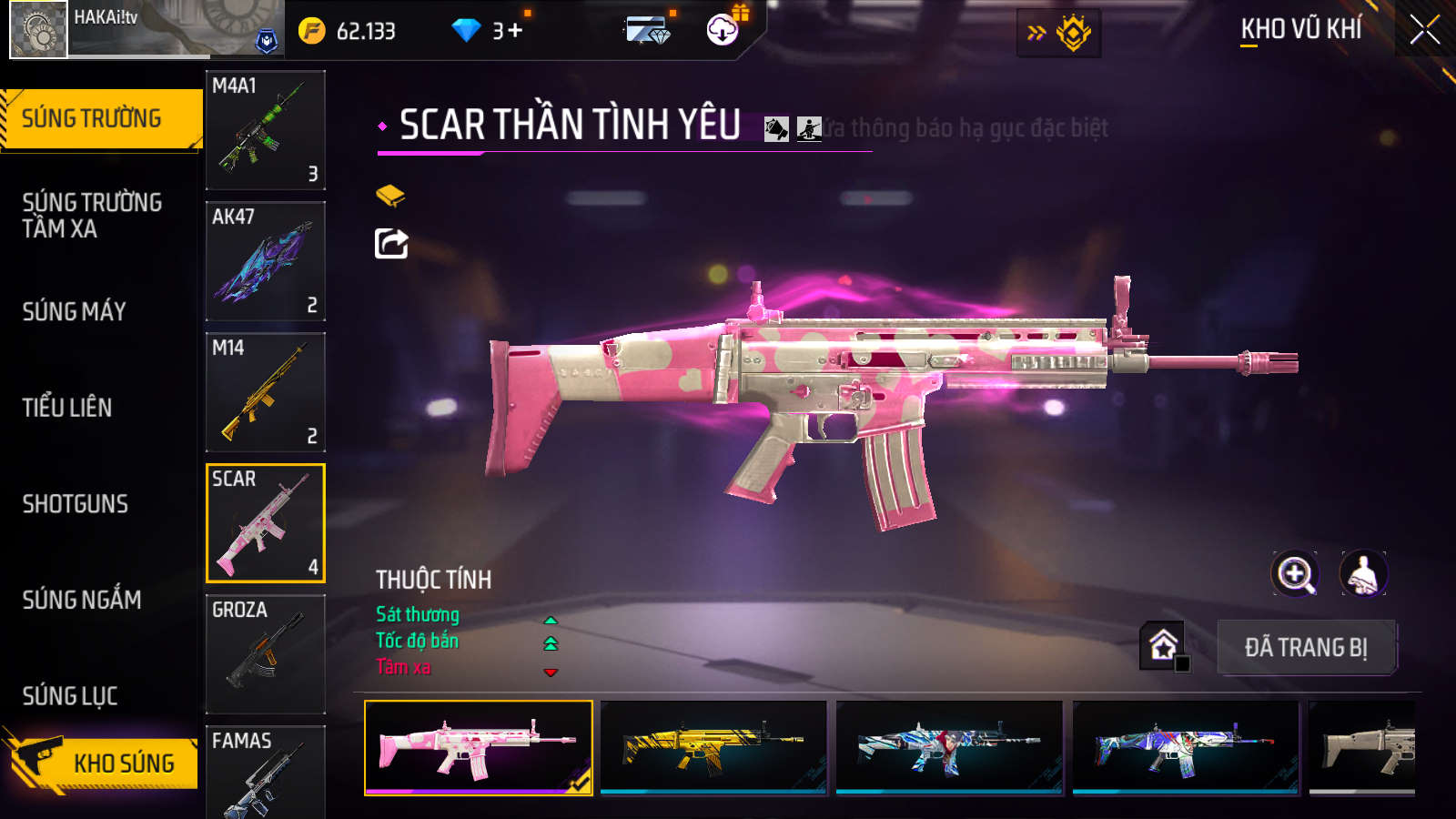
Task: Choose the AK47 weapon slot
Action: (266, 261)
